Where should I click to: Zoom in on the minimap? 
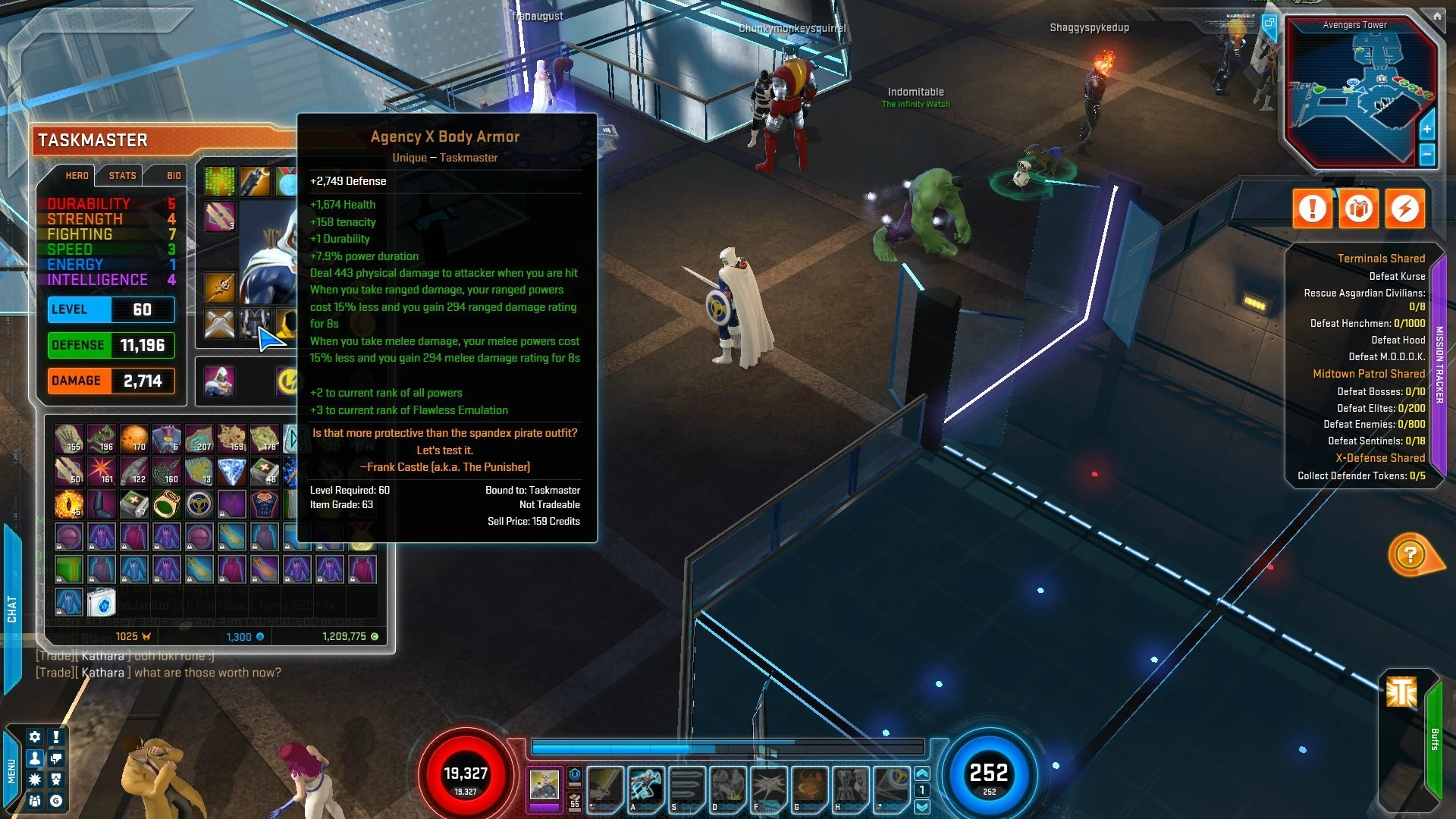click(1426, 129)
